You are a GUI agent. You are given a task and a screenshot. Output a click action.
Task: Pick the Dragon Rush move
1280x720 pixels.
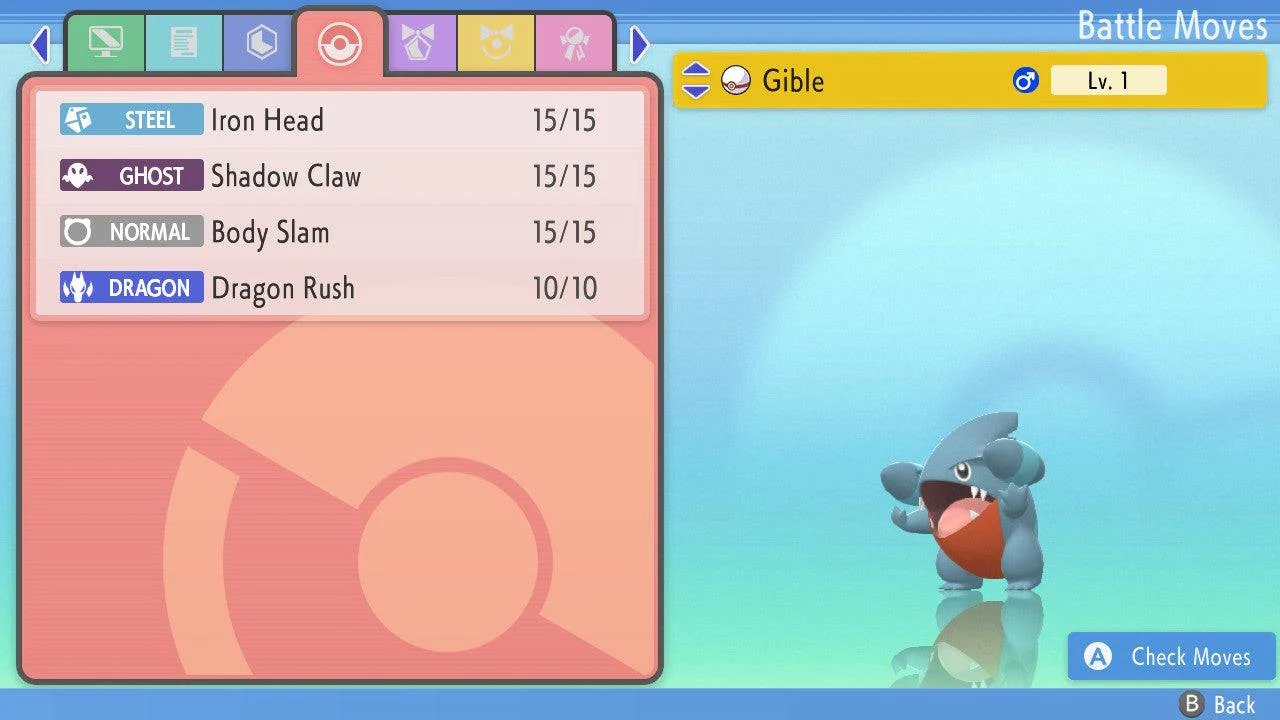tap(340, 289)
